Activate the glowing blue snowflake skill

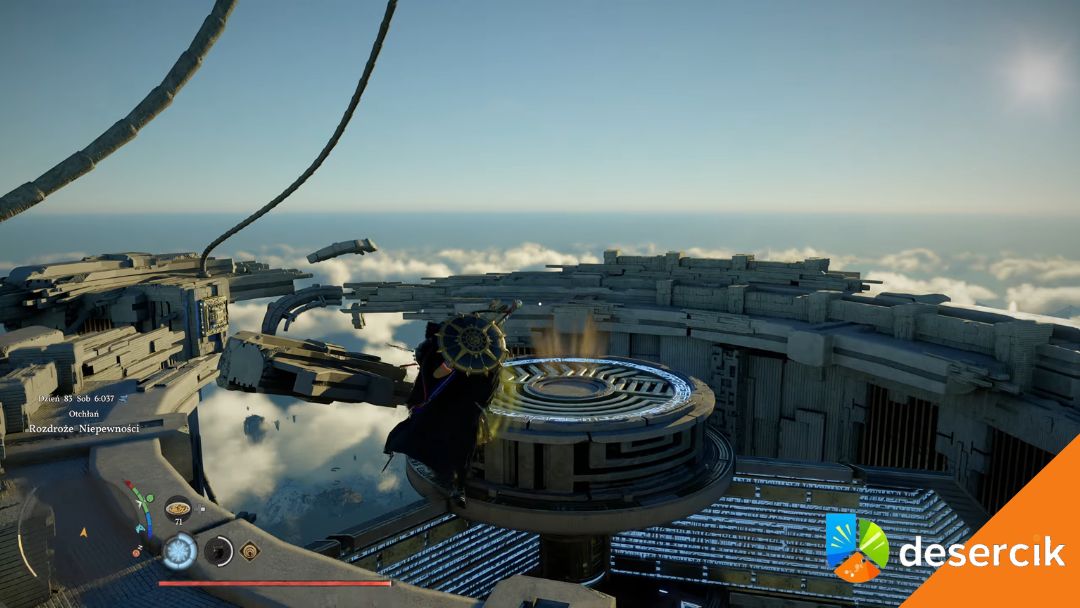(x=180, y=551)
